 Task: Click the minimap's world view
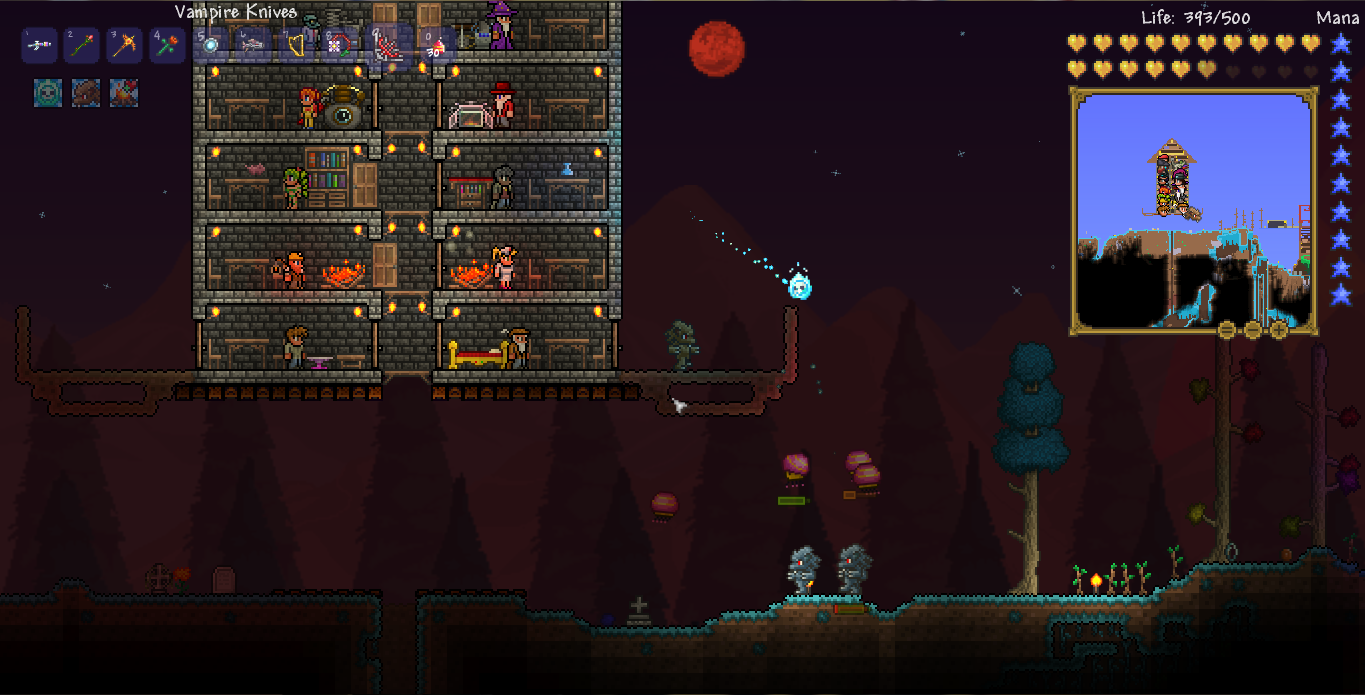[x=1193, y=210]
